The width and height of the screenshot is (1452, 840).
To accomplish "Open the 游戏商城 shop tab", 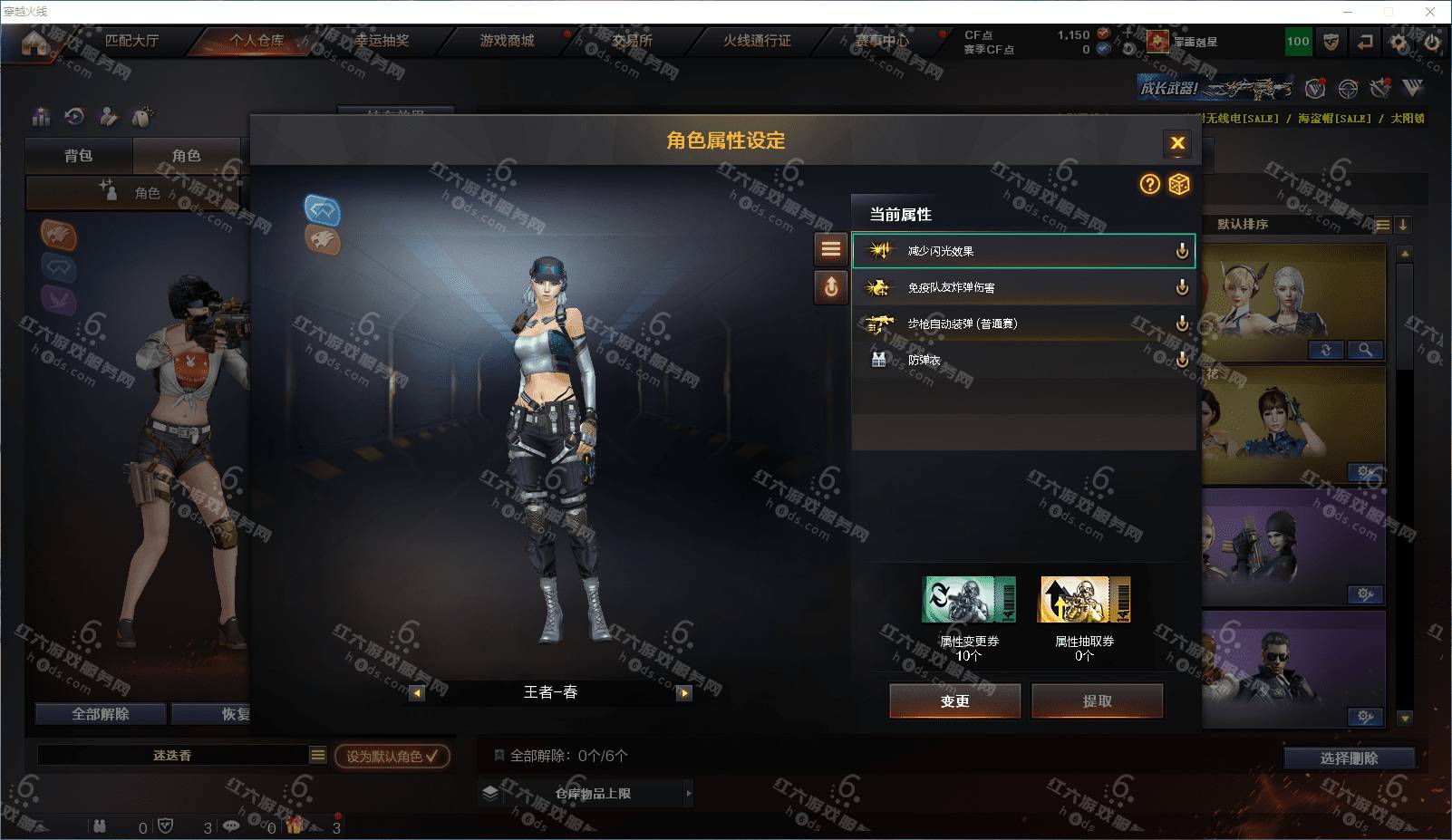I will tap(507, 41).
